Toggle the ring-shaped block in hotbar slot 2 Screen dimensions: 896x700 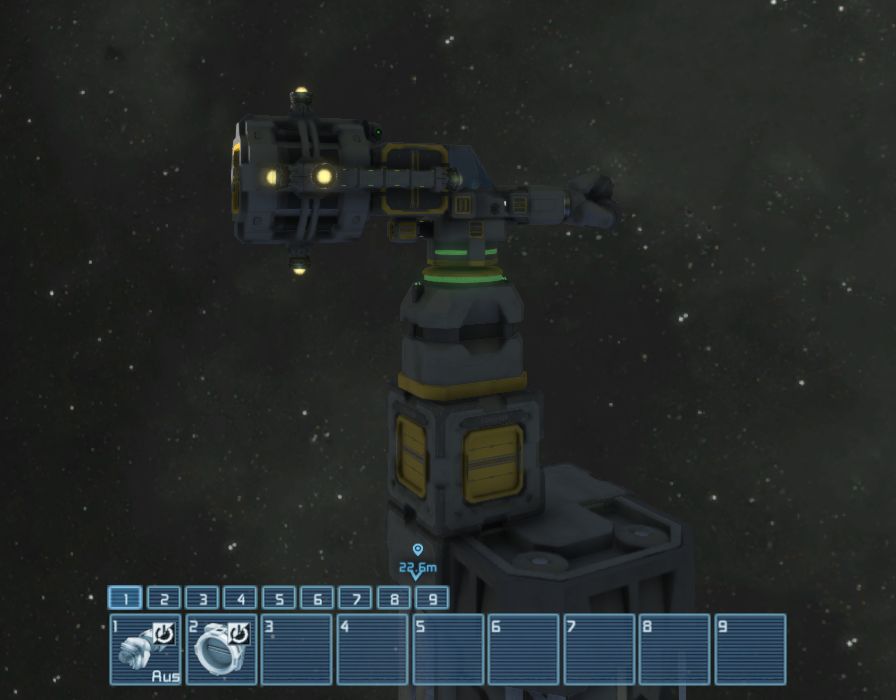(221, 649)
